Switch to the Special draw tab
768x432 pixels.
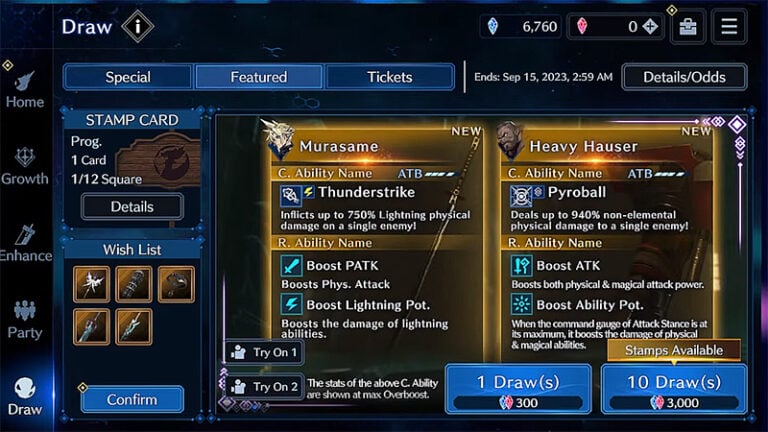[x=128, y=77]
